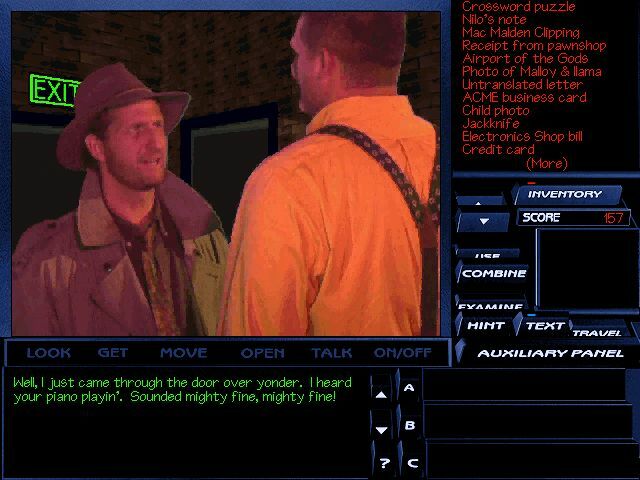Select the ACME business card item
This screenshot has width=640, height=480.
click(524, 98)
